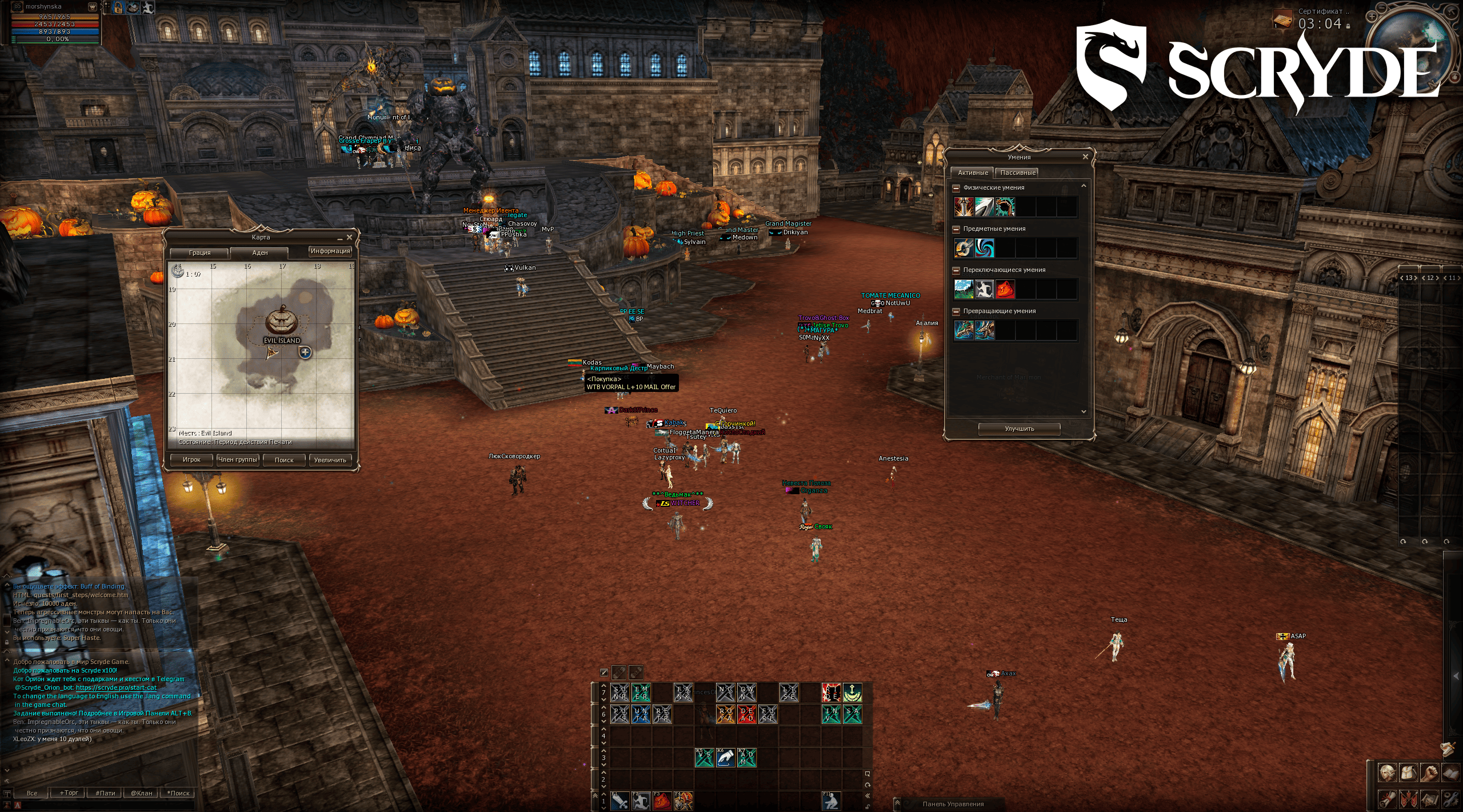Select the Аден map tab
The width and height of the screenshot is (1463, 812).
pos(260,253)
